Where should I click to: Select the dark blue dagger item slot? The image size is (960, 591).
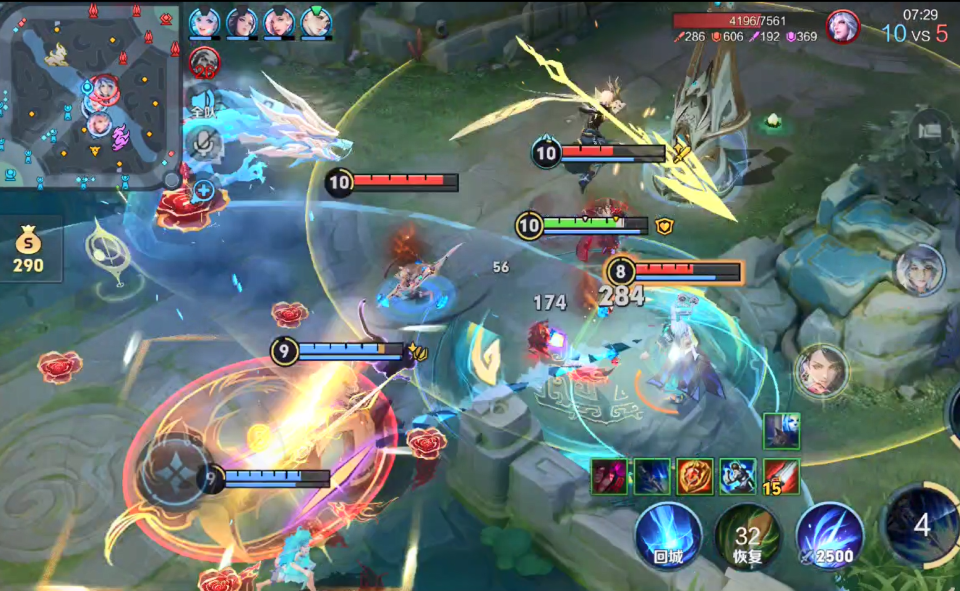[652, 476]
